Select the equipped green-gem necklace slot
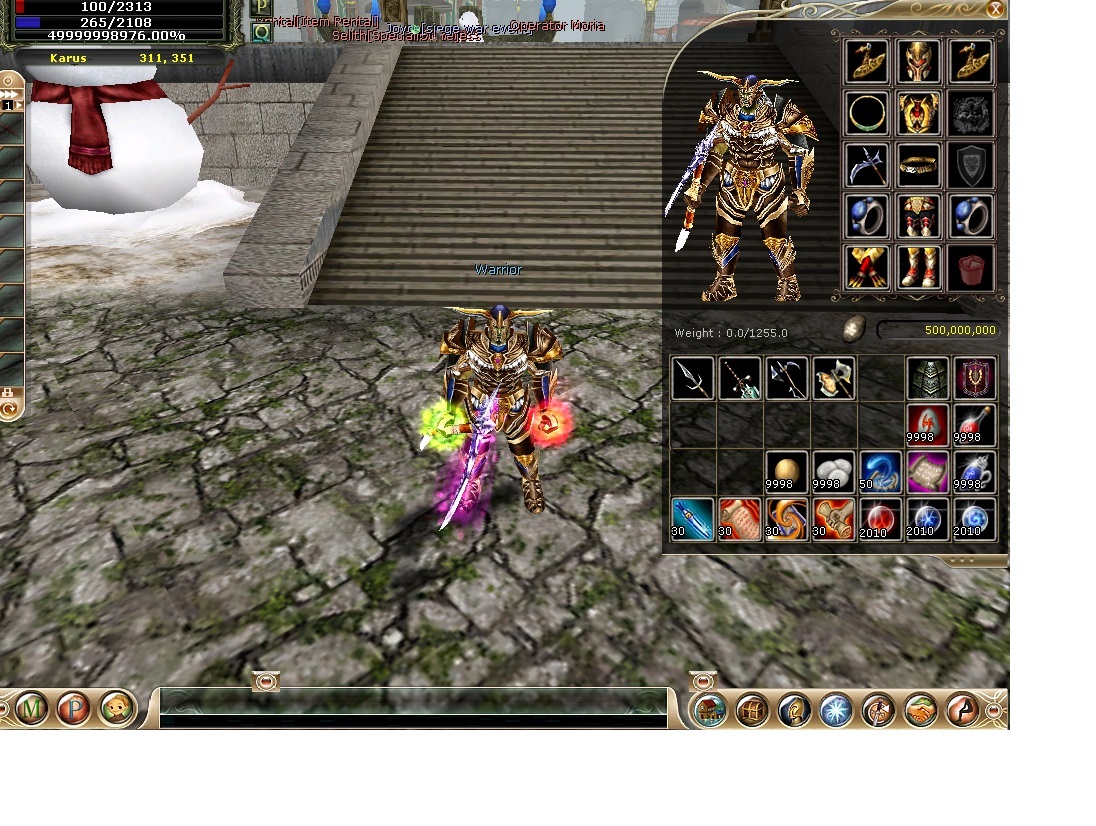This screenshot has height=826, width=1096. tap(867, 113)
